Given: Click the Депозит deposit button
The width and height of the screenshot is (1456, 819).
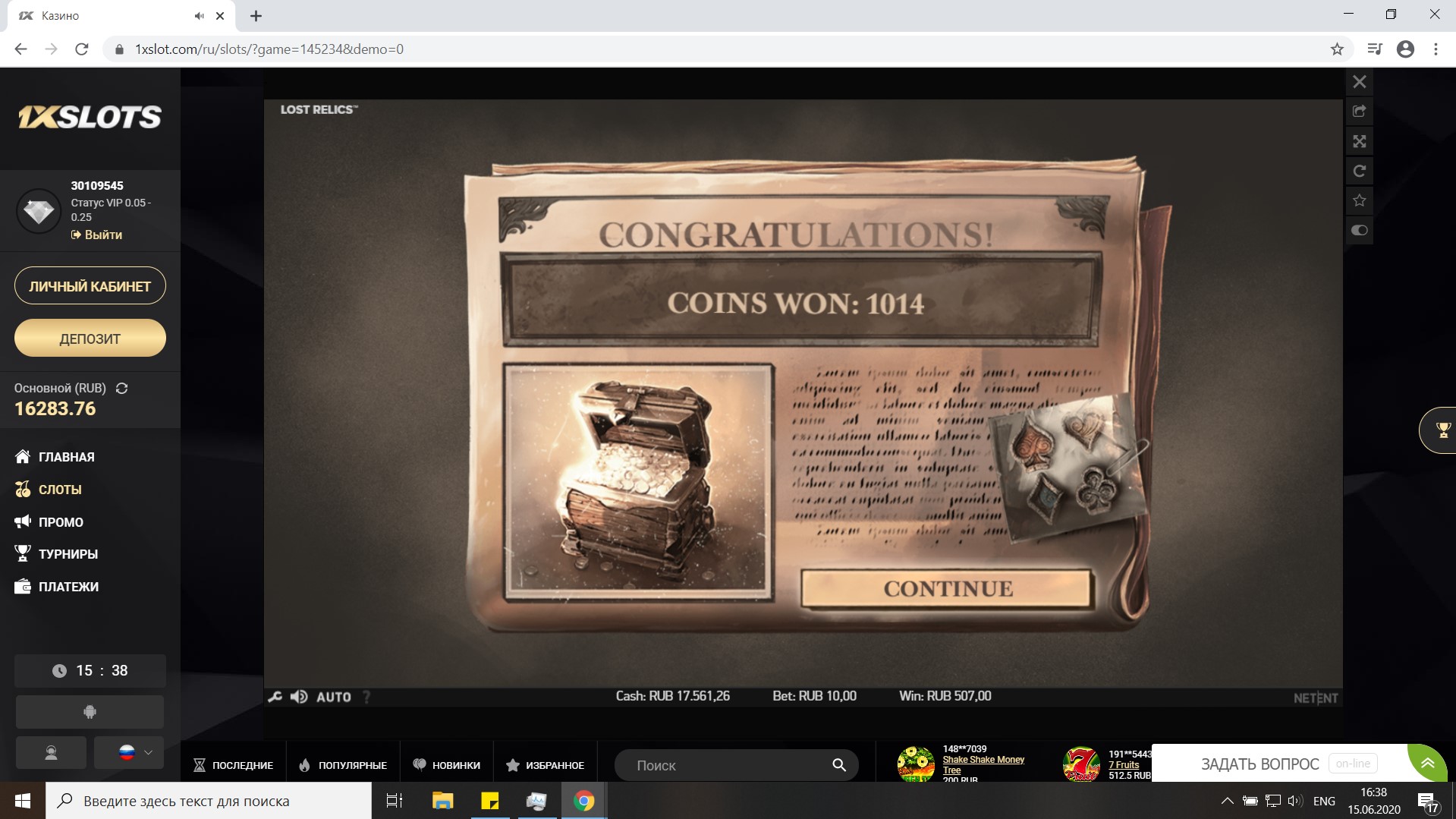Looking at the screenshot, I should point(90,339).
